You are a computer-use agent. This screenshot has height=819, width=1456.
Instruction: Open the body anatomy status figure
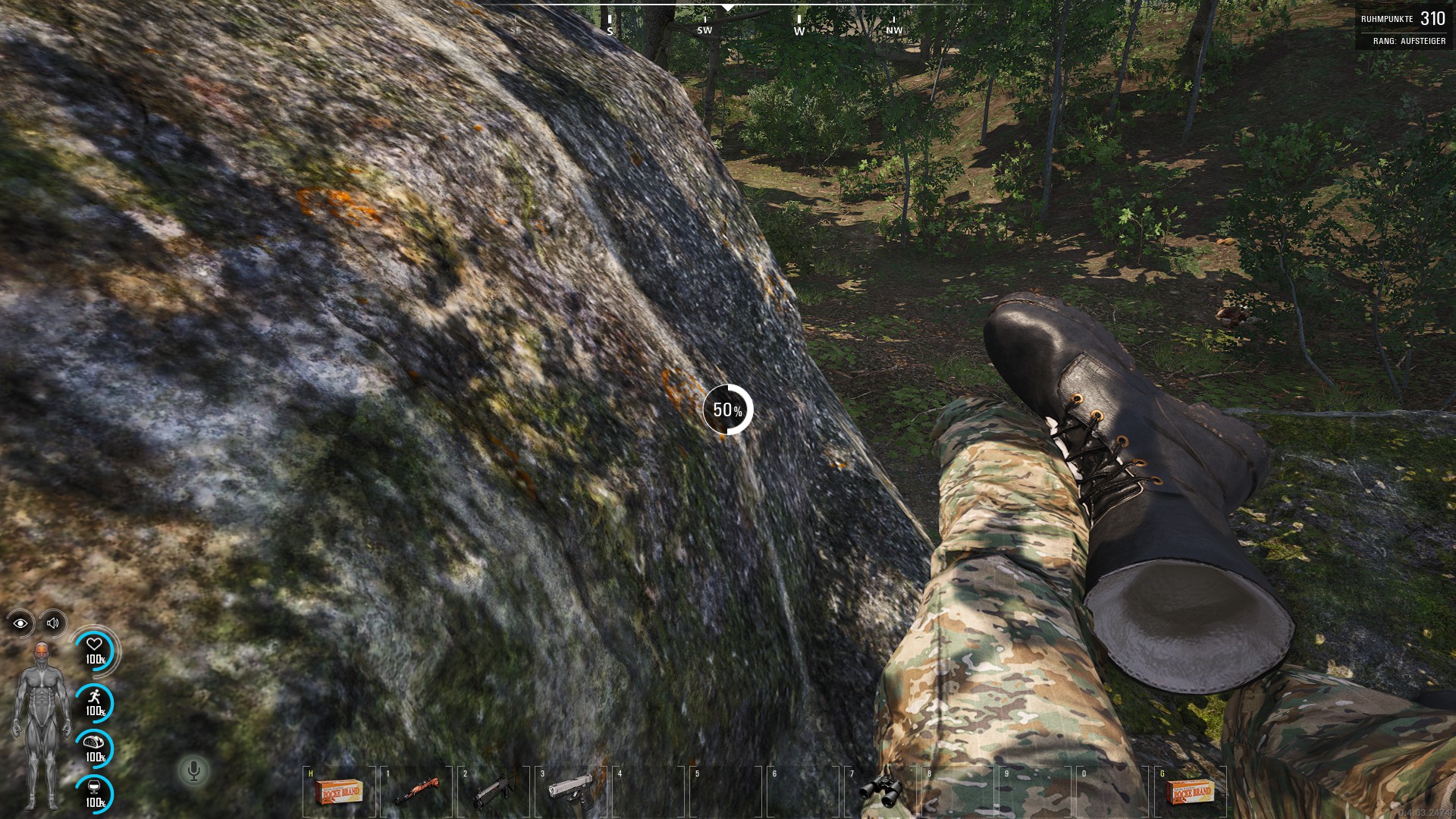tap(40, 724)
